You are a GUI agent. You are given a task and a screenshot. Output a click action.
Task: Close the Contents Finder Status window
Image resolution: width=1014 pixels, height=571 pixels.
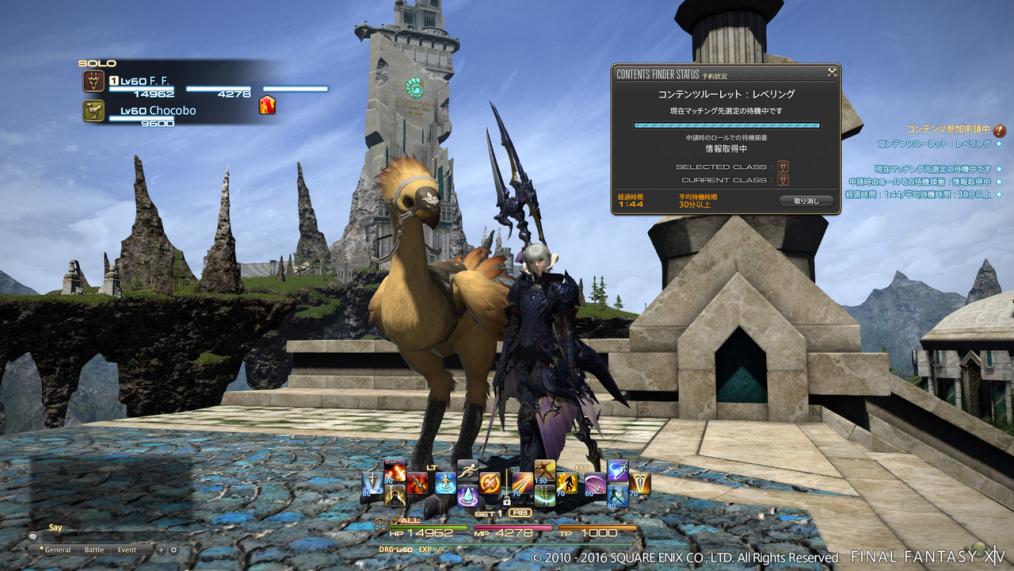click(x=831, y=72)
